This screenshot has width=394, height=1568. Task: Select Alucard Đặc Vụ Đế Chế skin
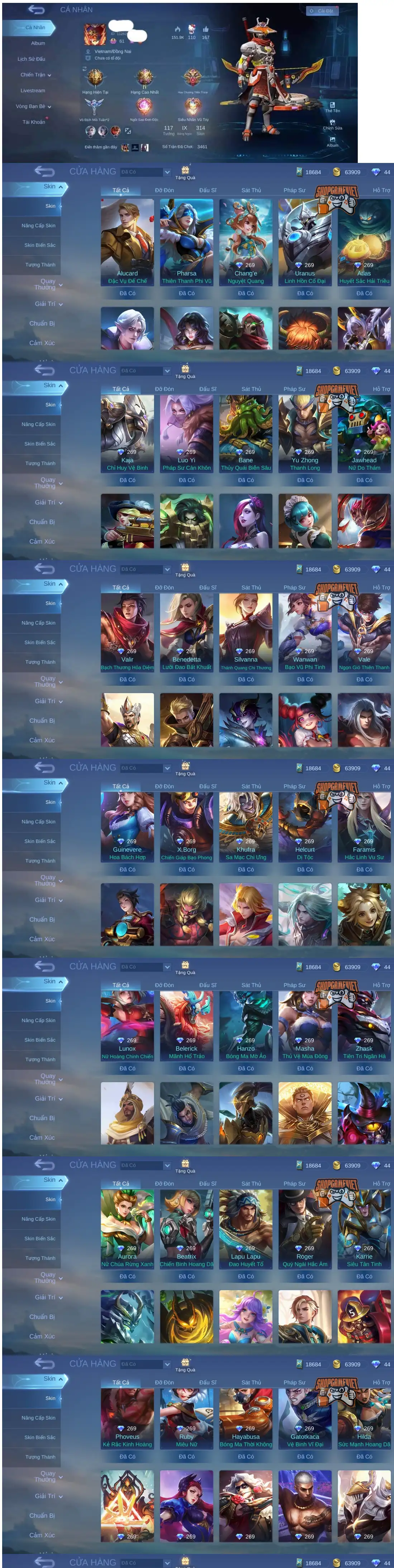127,242
